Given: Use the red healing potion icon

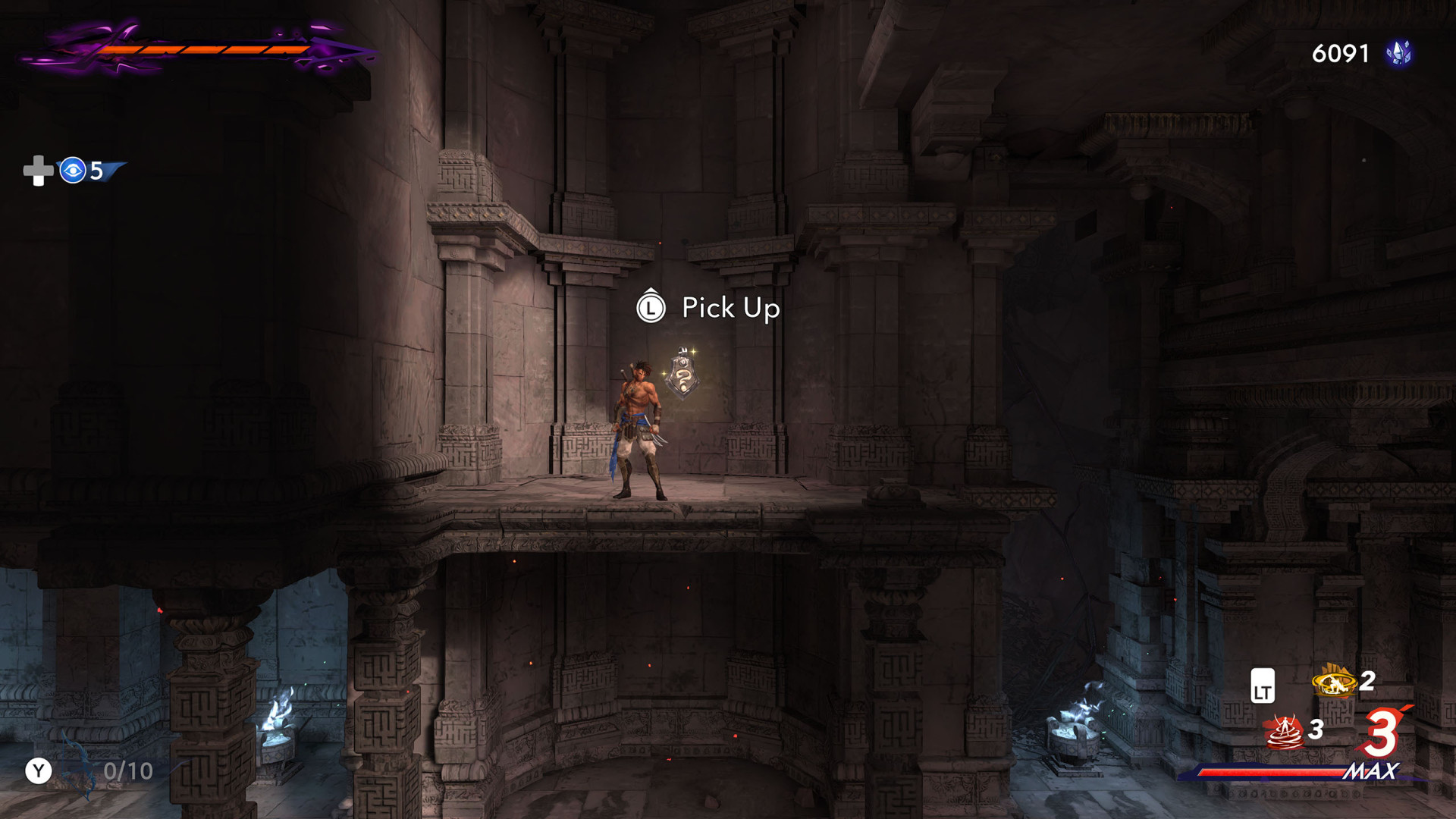Looking at the screenshot, I should click(1284, 732).
